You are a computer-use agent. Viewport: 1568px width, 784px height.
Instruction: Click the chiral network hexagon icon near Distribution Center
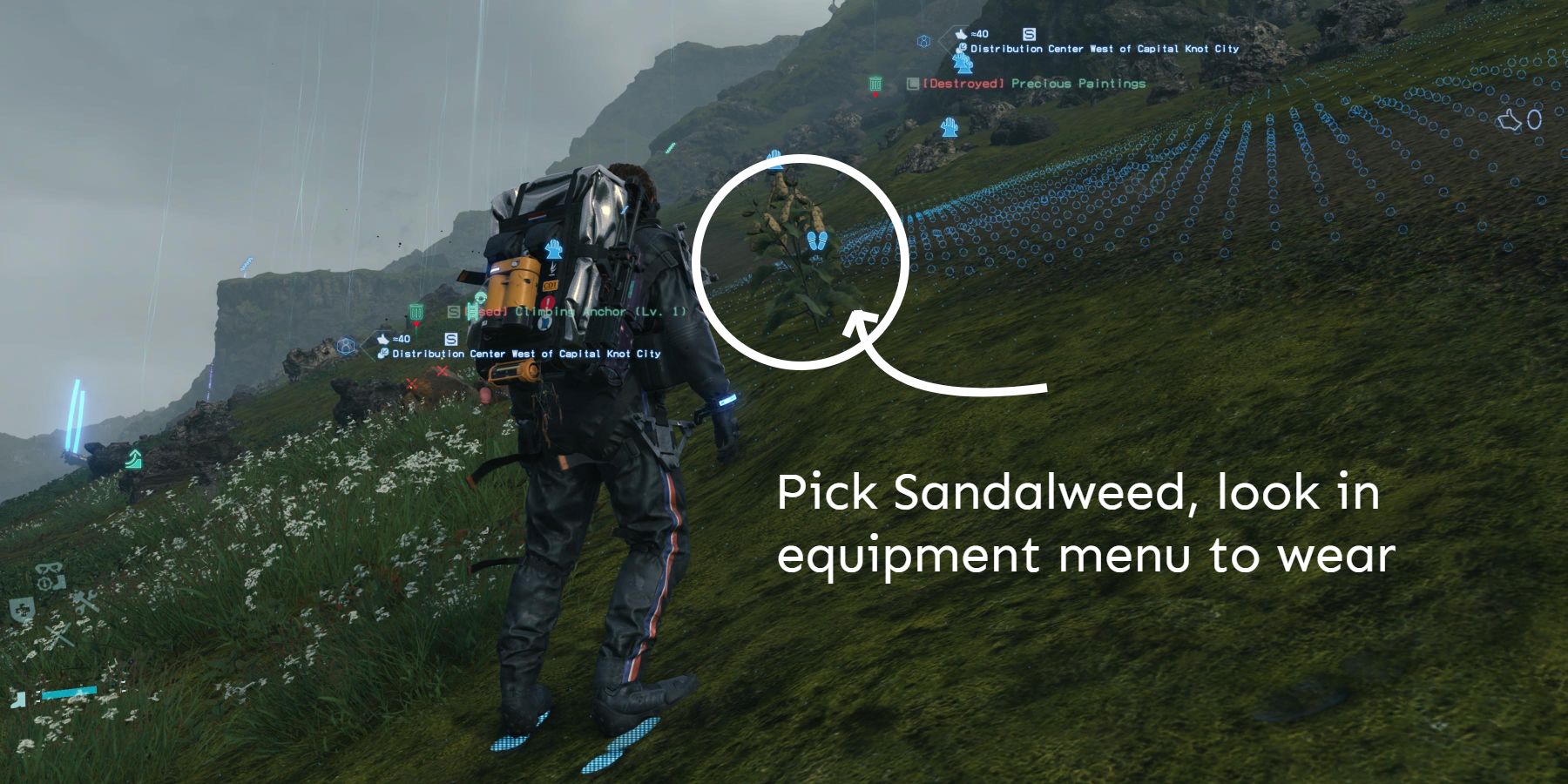tap(923, 40)
